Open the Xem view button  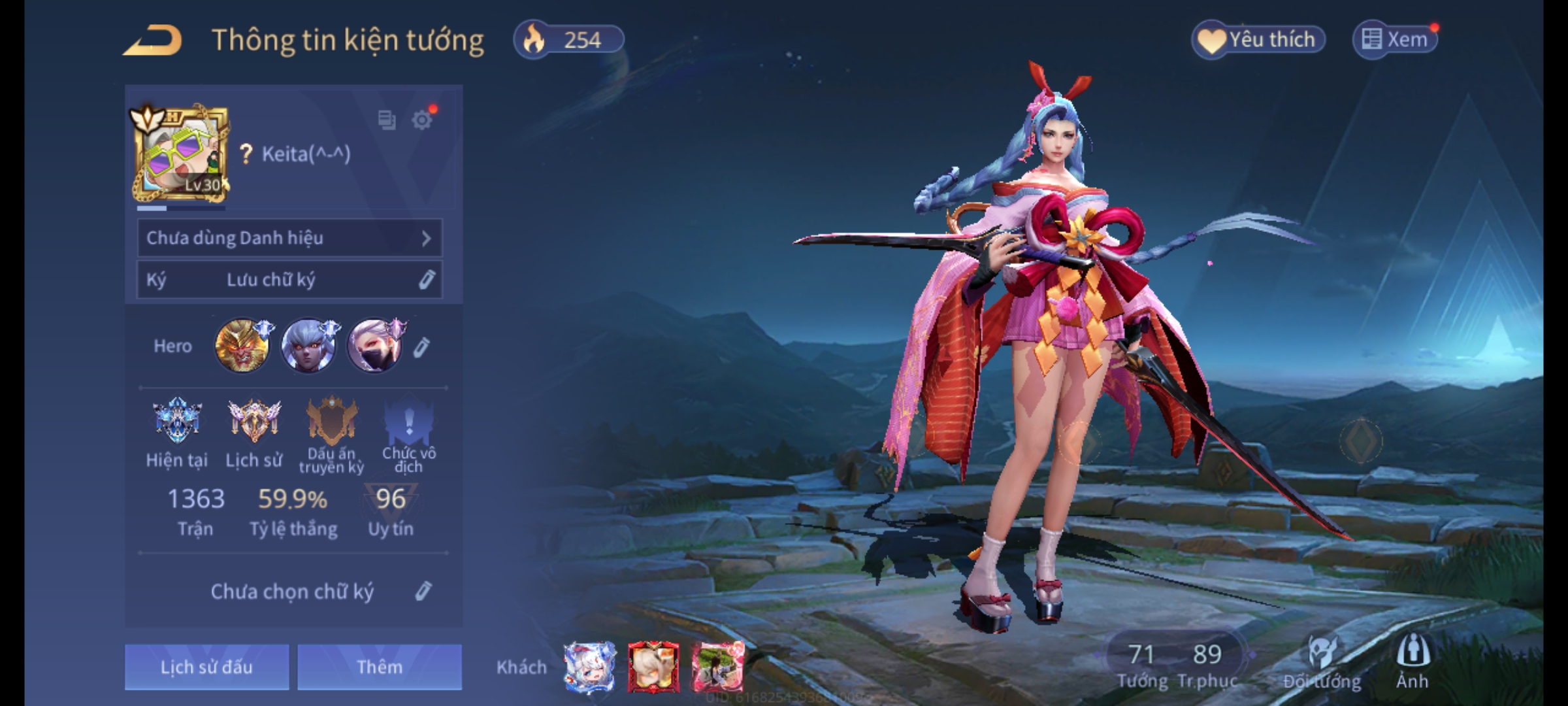1395,40
